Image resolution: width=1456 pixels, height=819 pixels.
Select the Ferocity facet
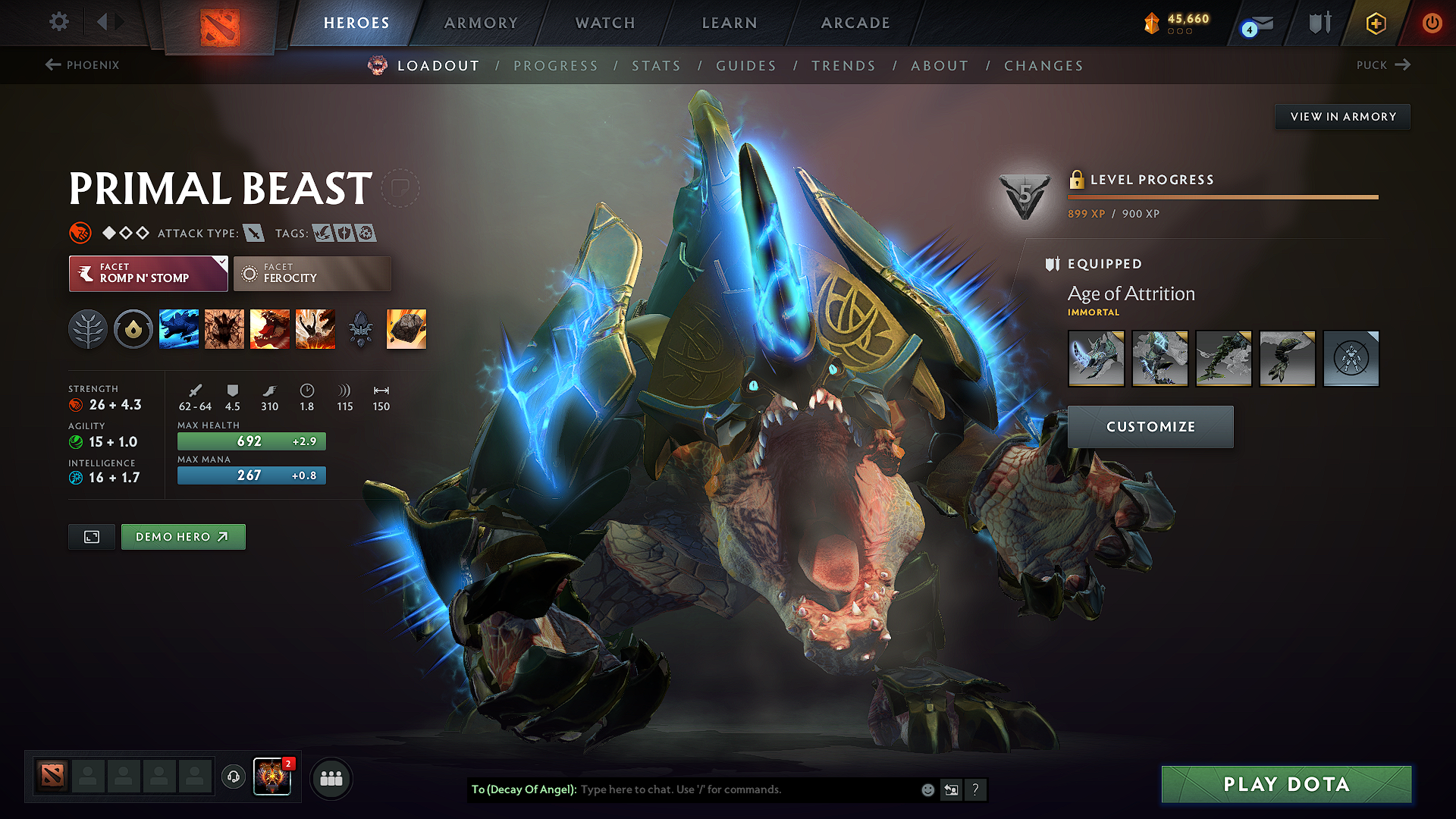312,274
